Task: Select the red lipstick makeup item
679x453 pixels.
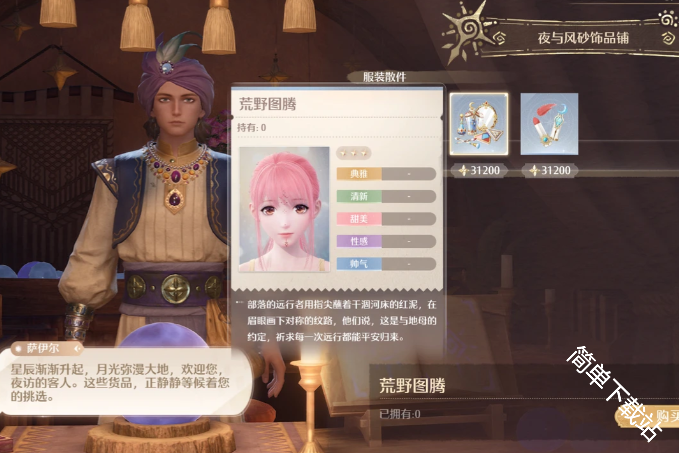Action: pyautogui.click(x=549, y=124)
